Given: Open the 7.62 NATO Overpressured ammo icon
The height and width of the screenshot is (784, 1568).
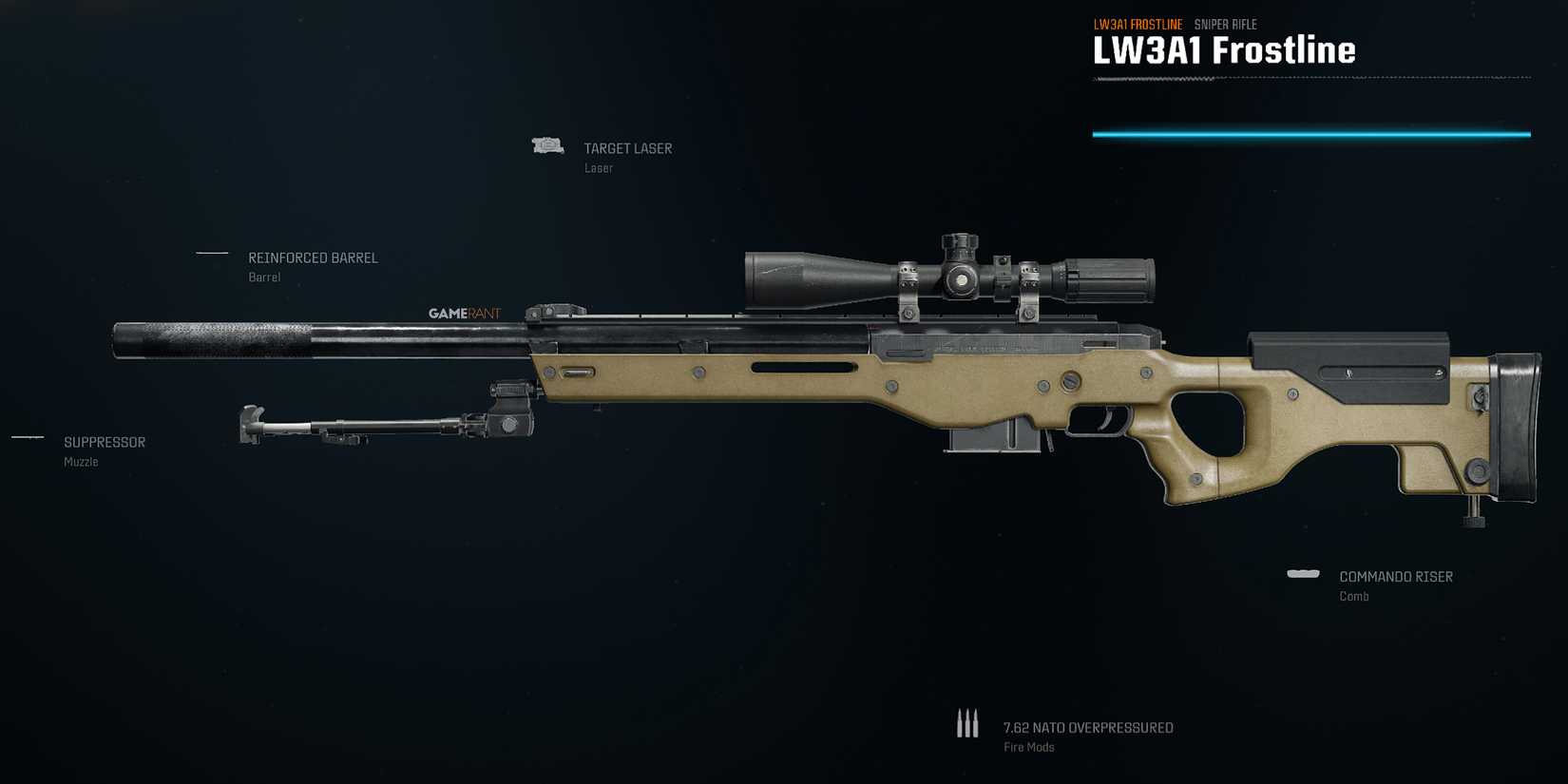Looking at the screenshot, I should pos(968,723).
